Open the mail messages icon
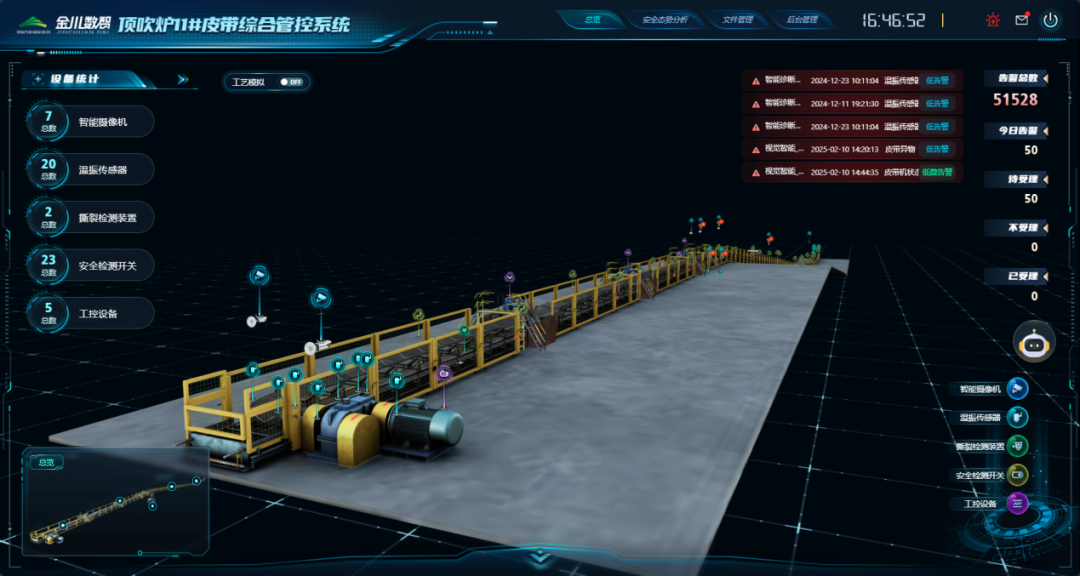Image resolution: width=1080 pixels, height=576 pixels. [x=1021, y=19]
